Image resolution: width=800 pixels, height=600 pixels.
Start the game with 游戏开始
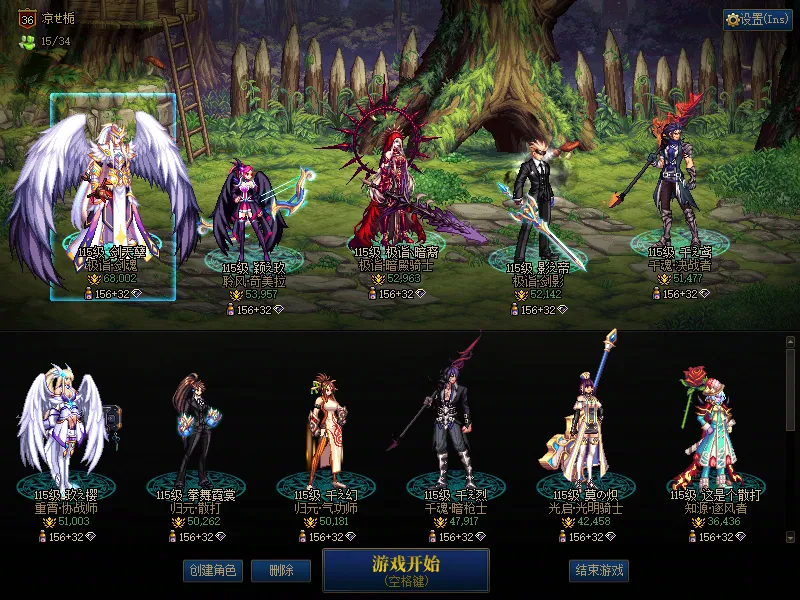click(x=405, y=570)
